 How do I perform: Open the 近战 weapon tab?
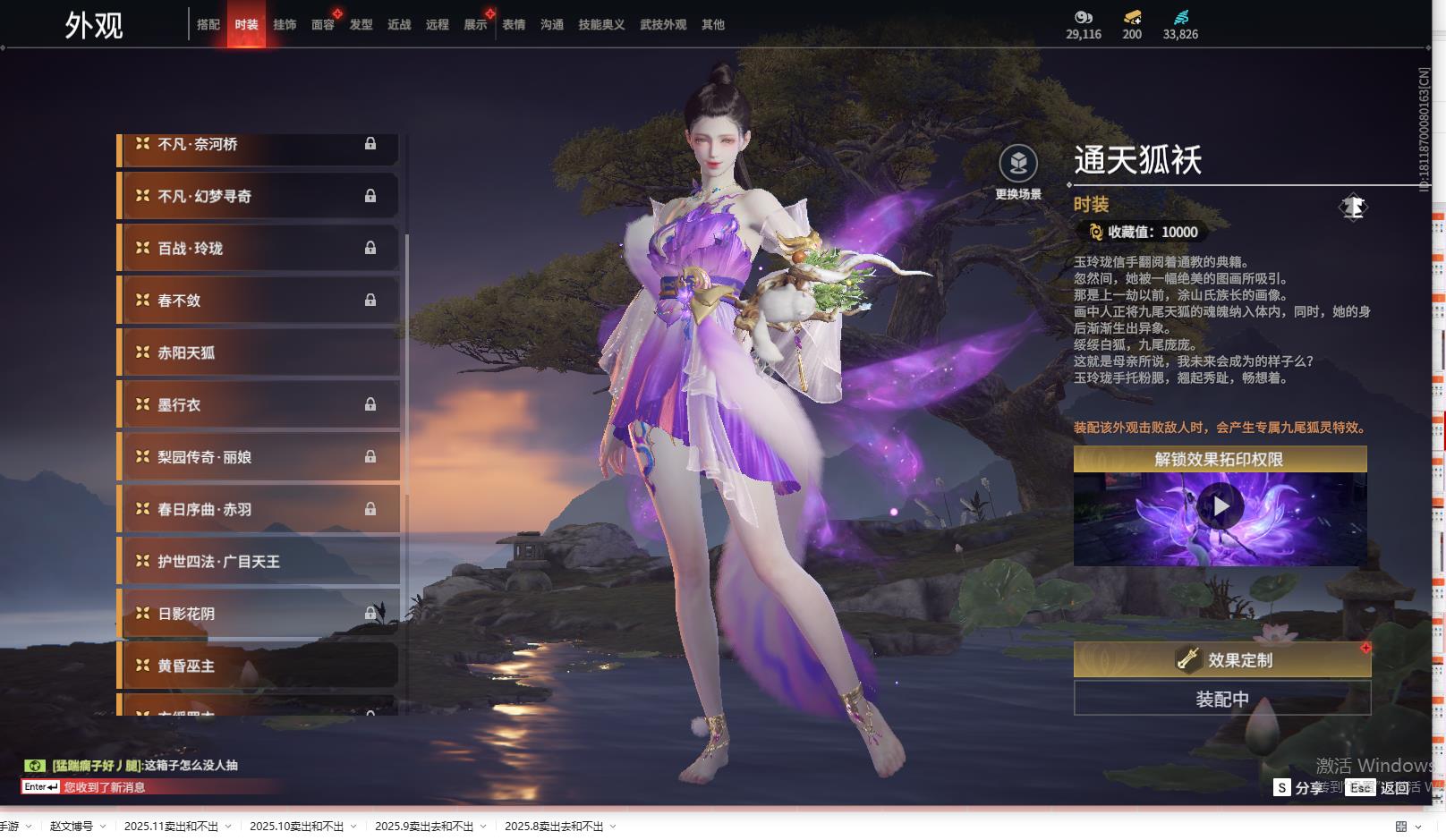tap(399, 25)
